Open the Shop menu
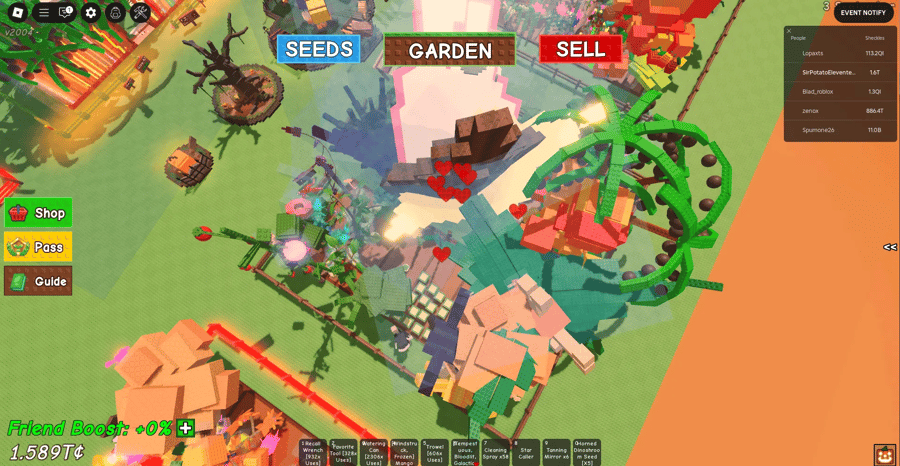This screenshot has width=900, height=466. pos(38,213)
